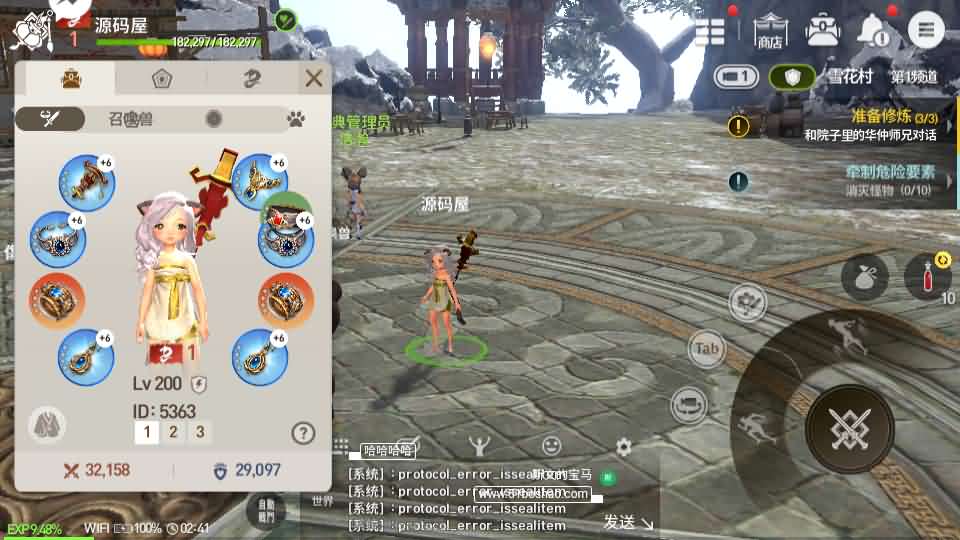Open the chat emoji smiley button
The image size is (960, 540).
551,445
